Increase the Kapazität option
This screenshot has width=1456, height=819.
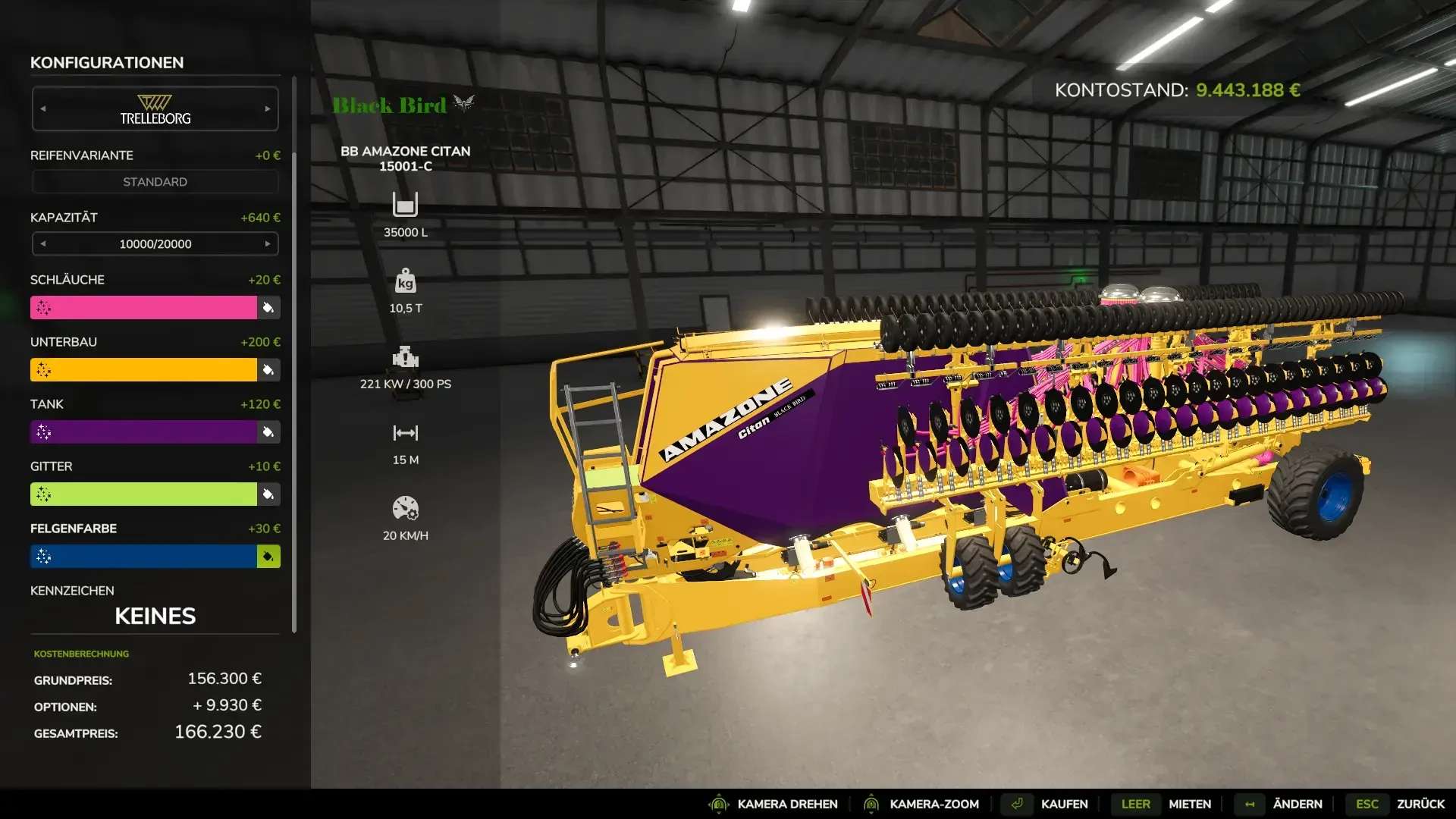click(x=268, y=244)
